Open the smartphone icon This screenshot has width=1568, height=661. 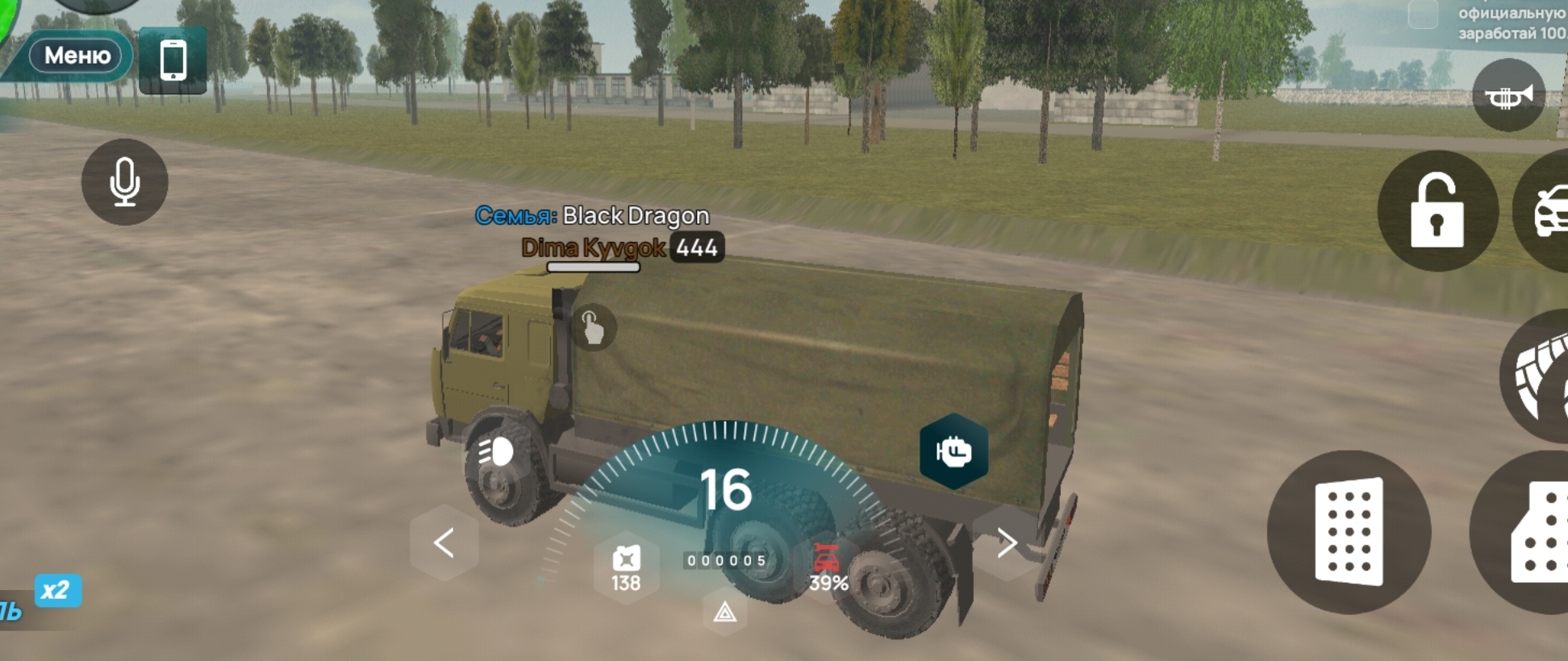pyautogui.click(x=173, y=60)
